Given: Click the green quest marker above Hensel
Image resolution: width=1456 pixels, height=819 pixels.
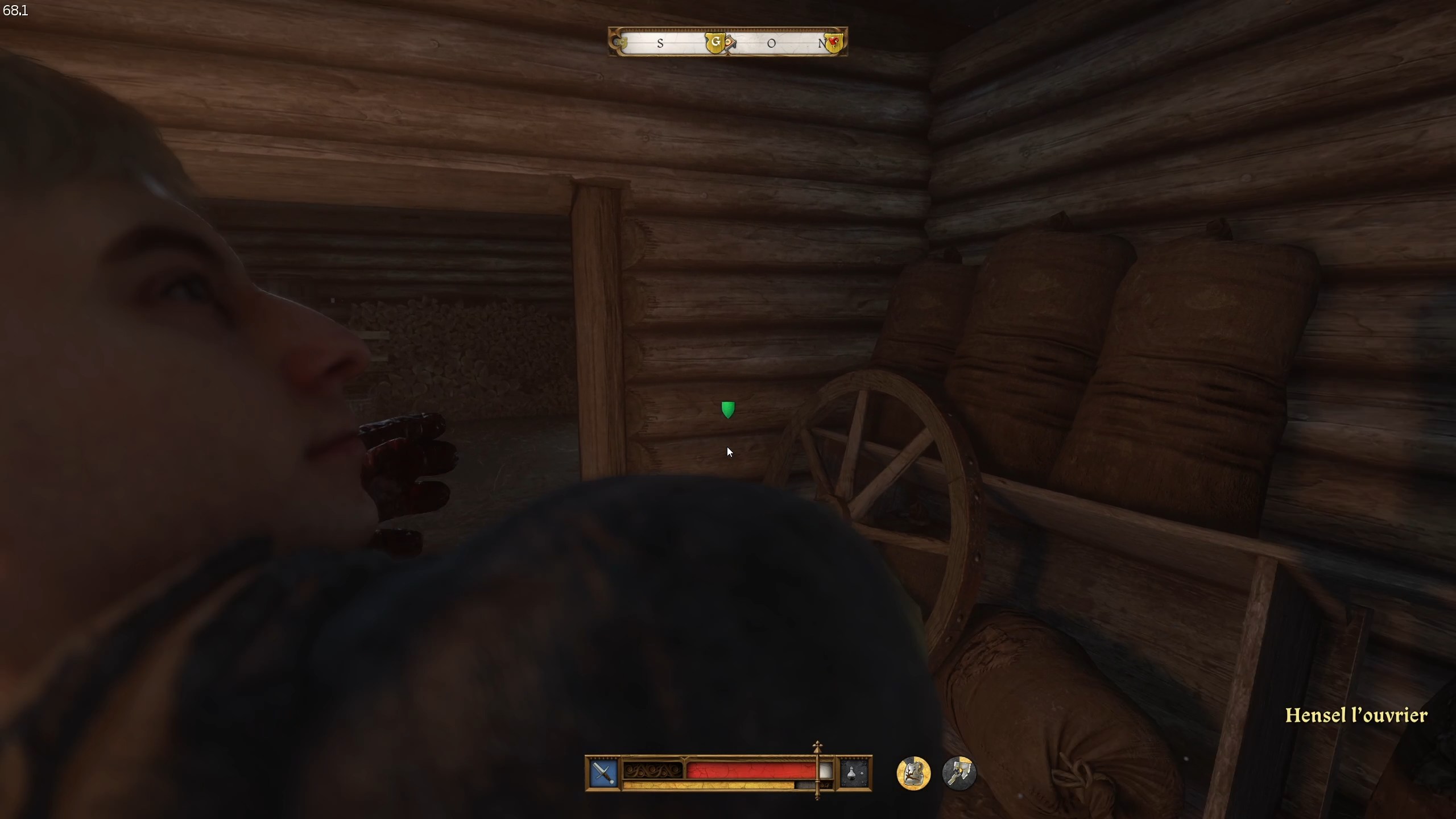Looking at the screenshot, I should tap(729, 409).
